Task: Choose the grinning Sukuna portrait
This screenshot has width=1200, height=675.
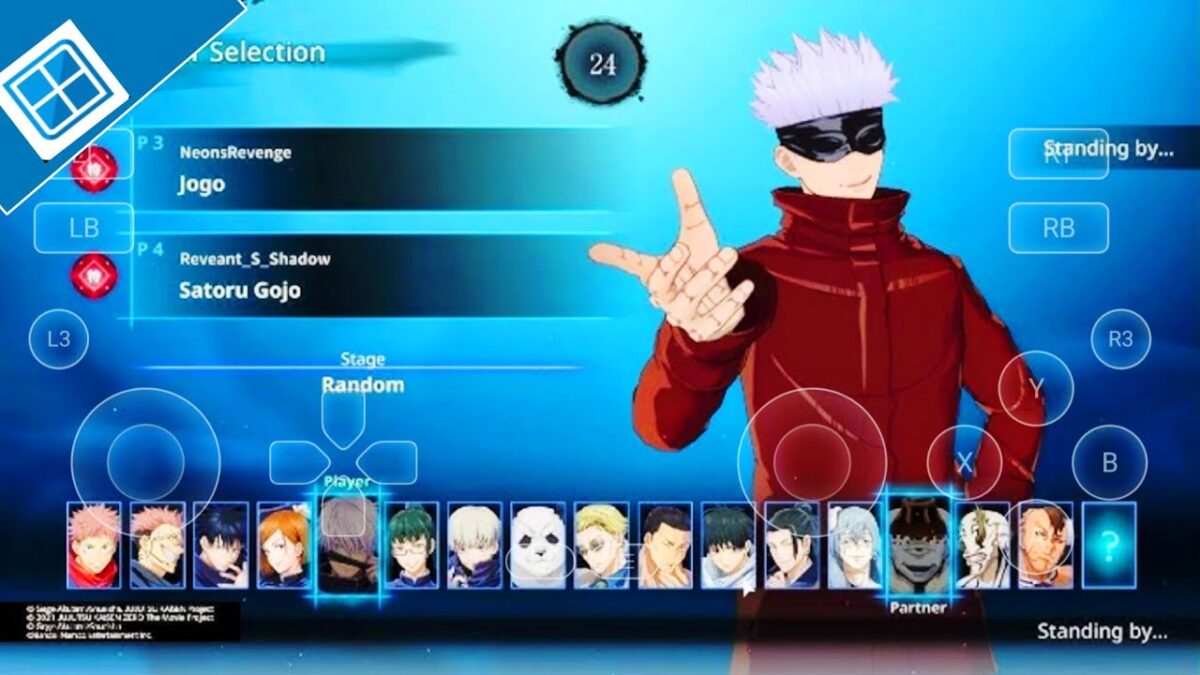Action: coord(157,545)
